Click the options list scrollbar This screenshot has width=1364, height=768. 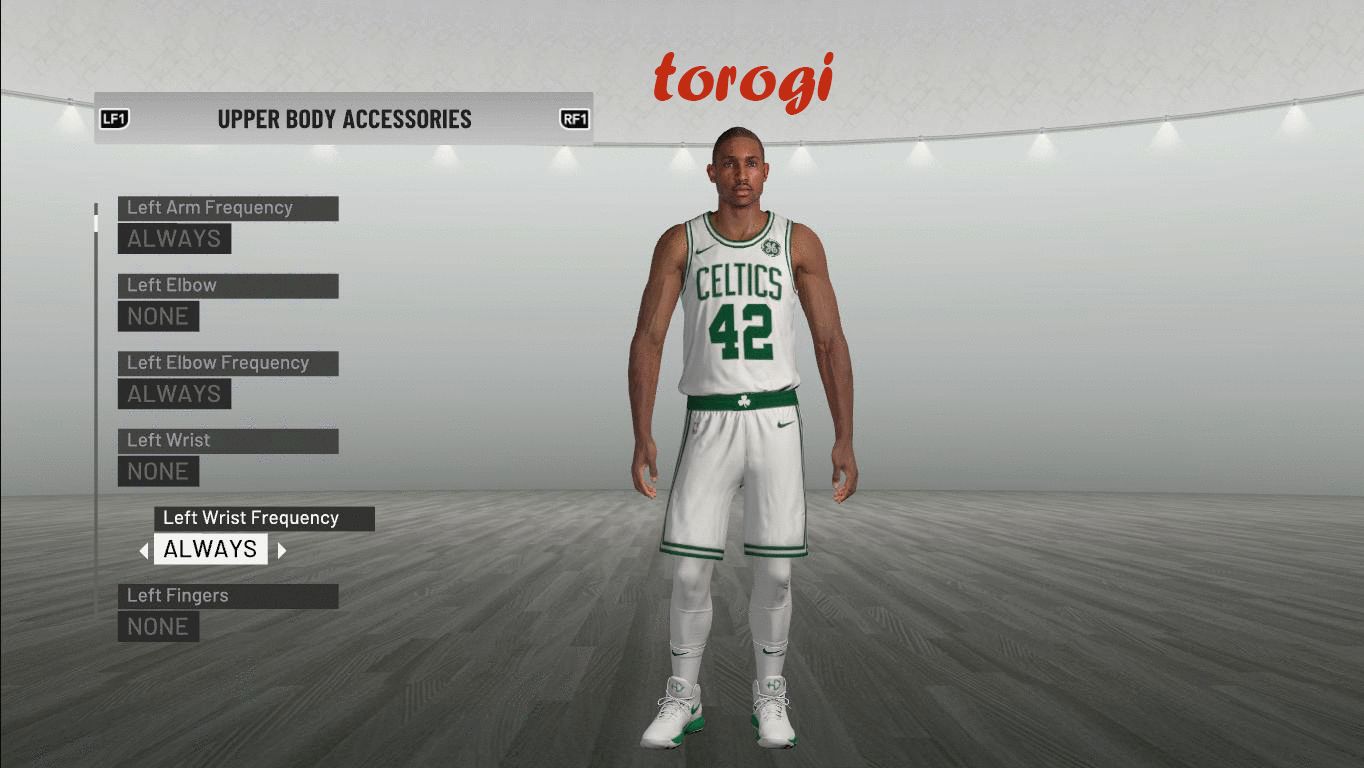(96, 400)
